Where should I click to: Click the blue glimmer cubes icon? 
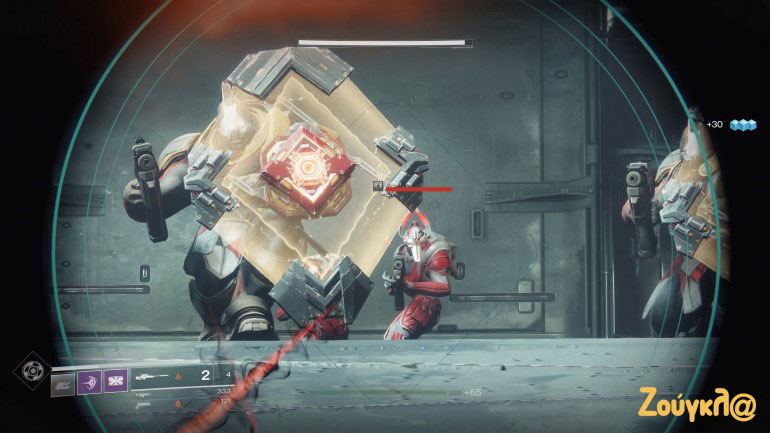(742, 125)
